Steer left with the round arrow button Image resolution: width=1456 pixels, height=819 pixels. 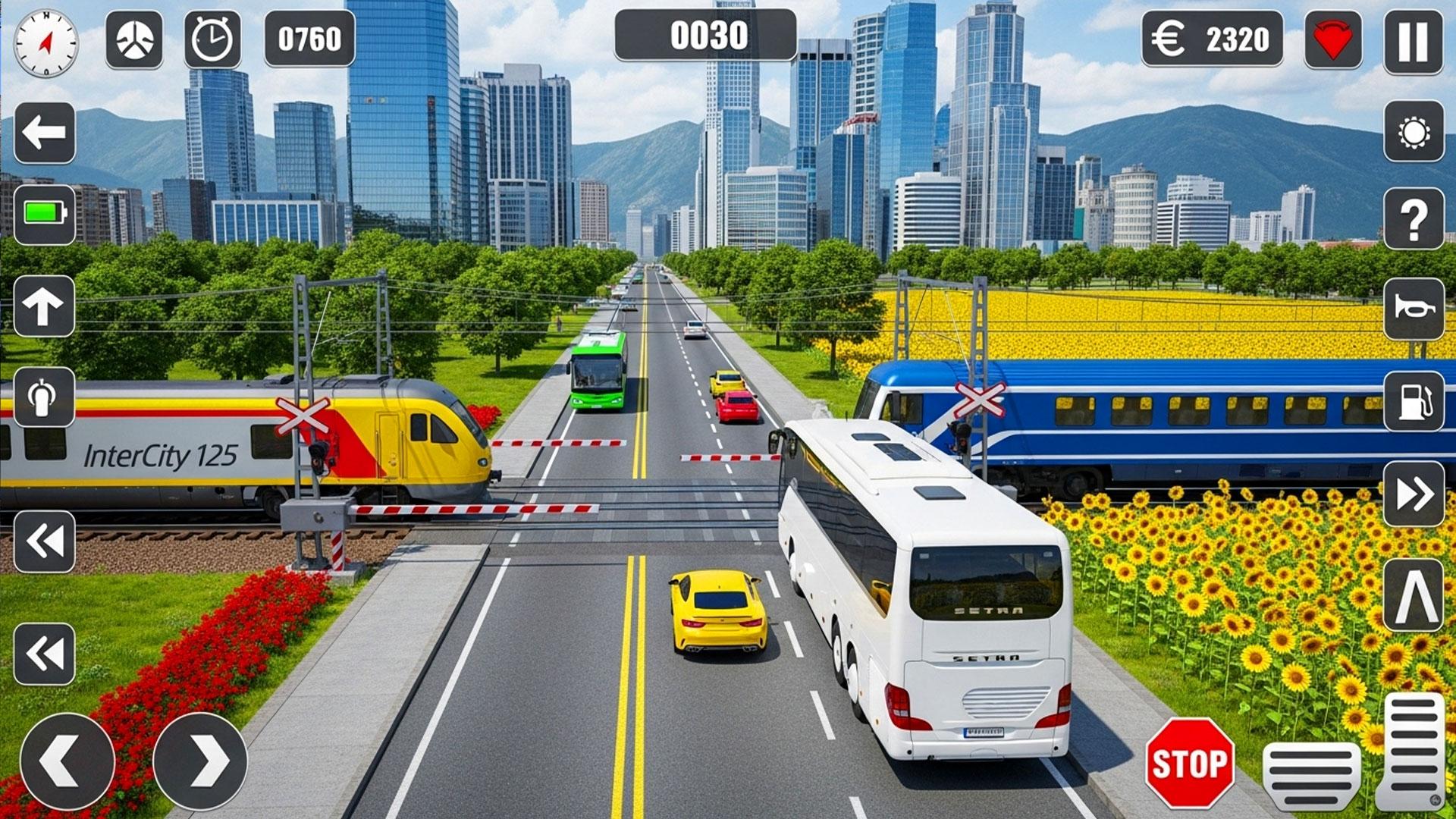point(67,761)
